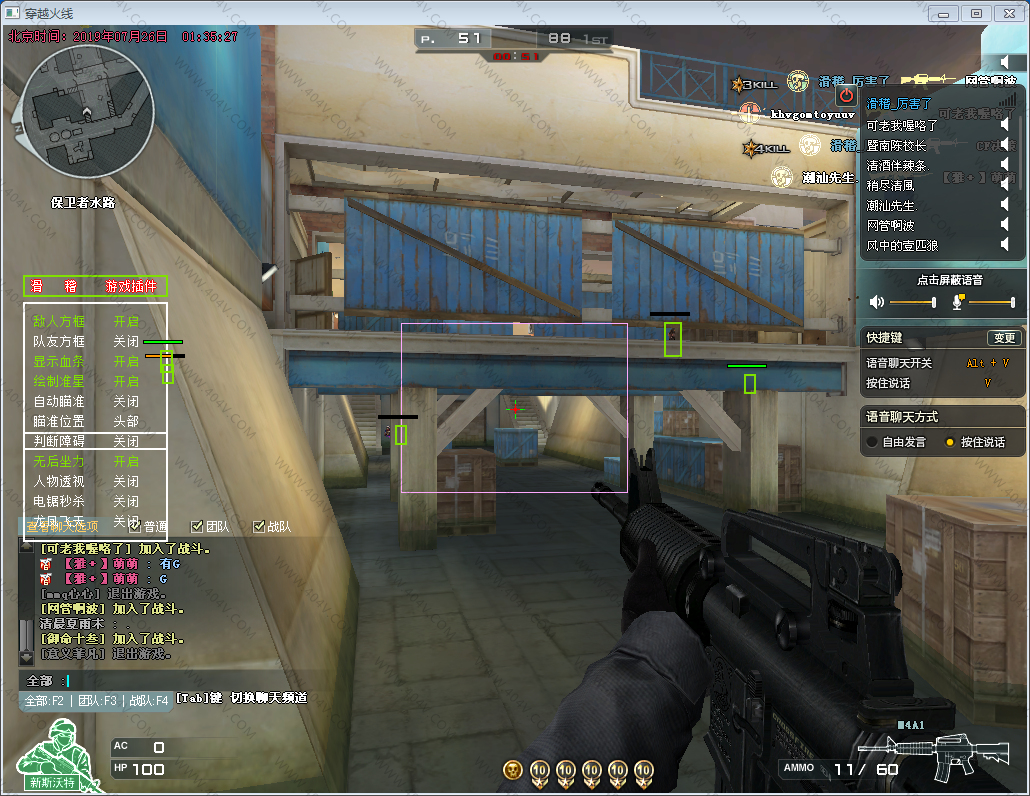Select the 按住说话 voice mode
Image resolution: width=1030 pixels, height=796 pixels.
pos(950,442)
